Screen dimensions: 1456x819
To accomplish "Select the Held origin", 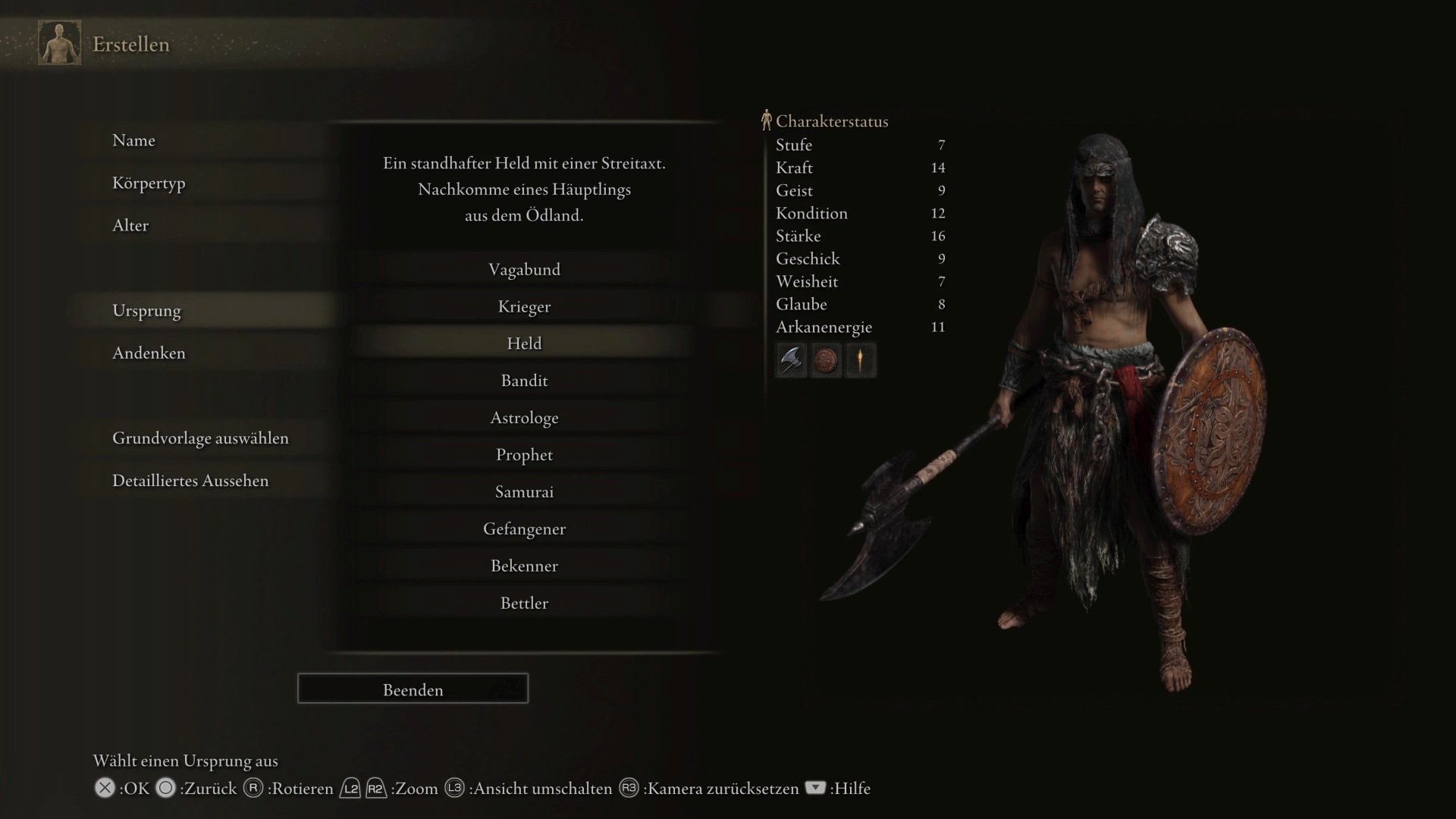I will tap(524, 343).
